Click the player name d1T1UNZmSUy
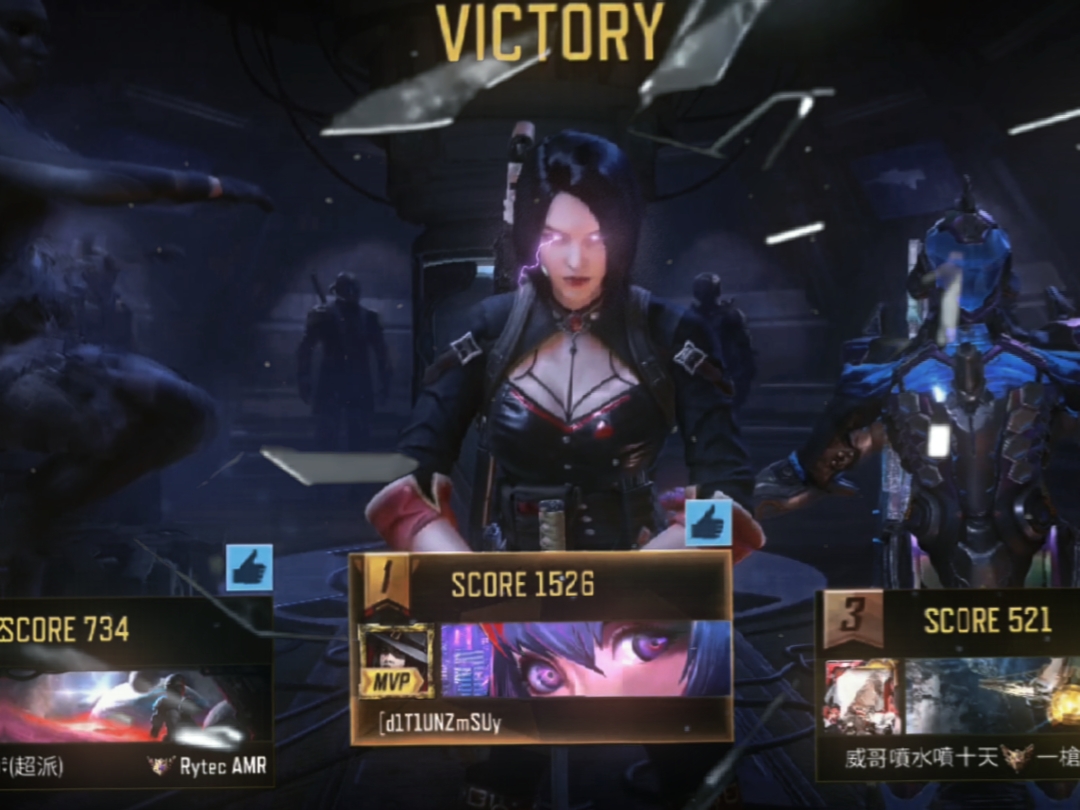The height and width of the screenshot is (810, 1080). pos(440,722)
